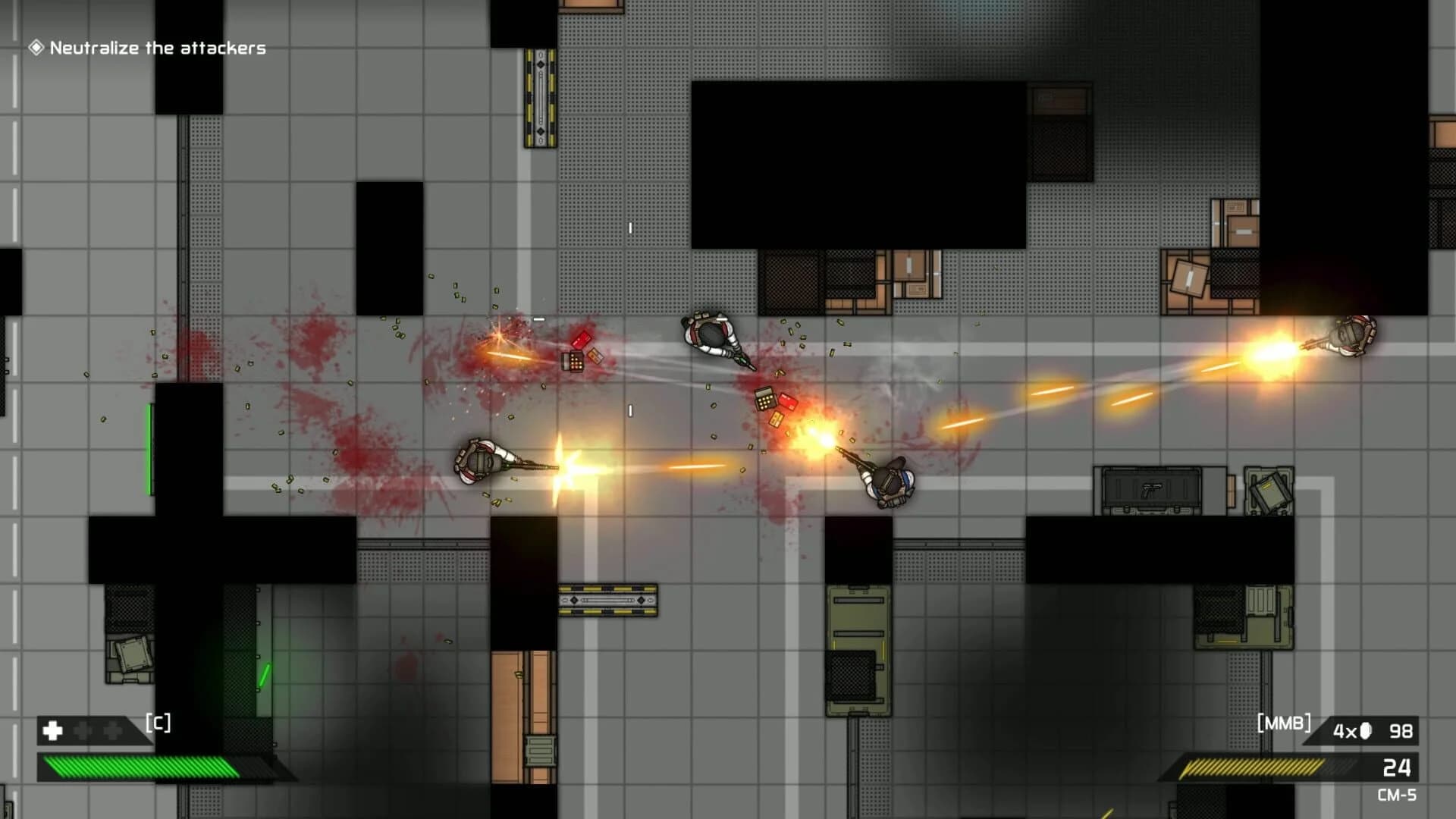This screenshot has height=819, width=1456.
Task: Click the second dimmed medkit slot icon
Action: 111,730
